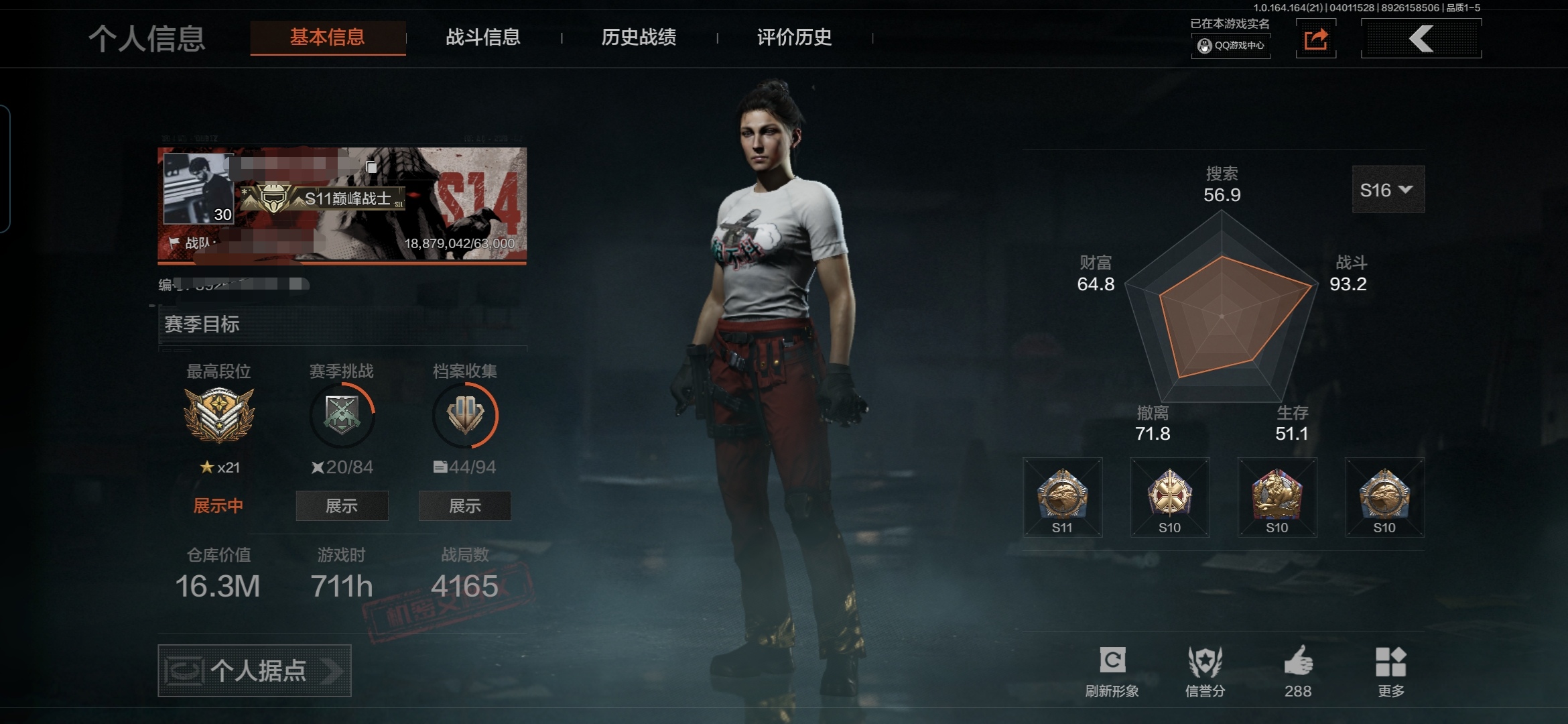Click 展示 under 档案收集

[464, 505]
